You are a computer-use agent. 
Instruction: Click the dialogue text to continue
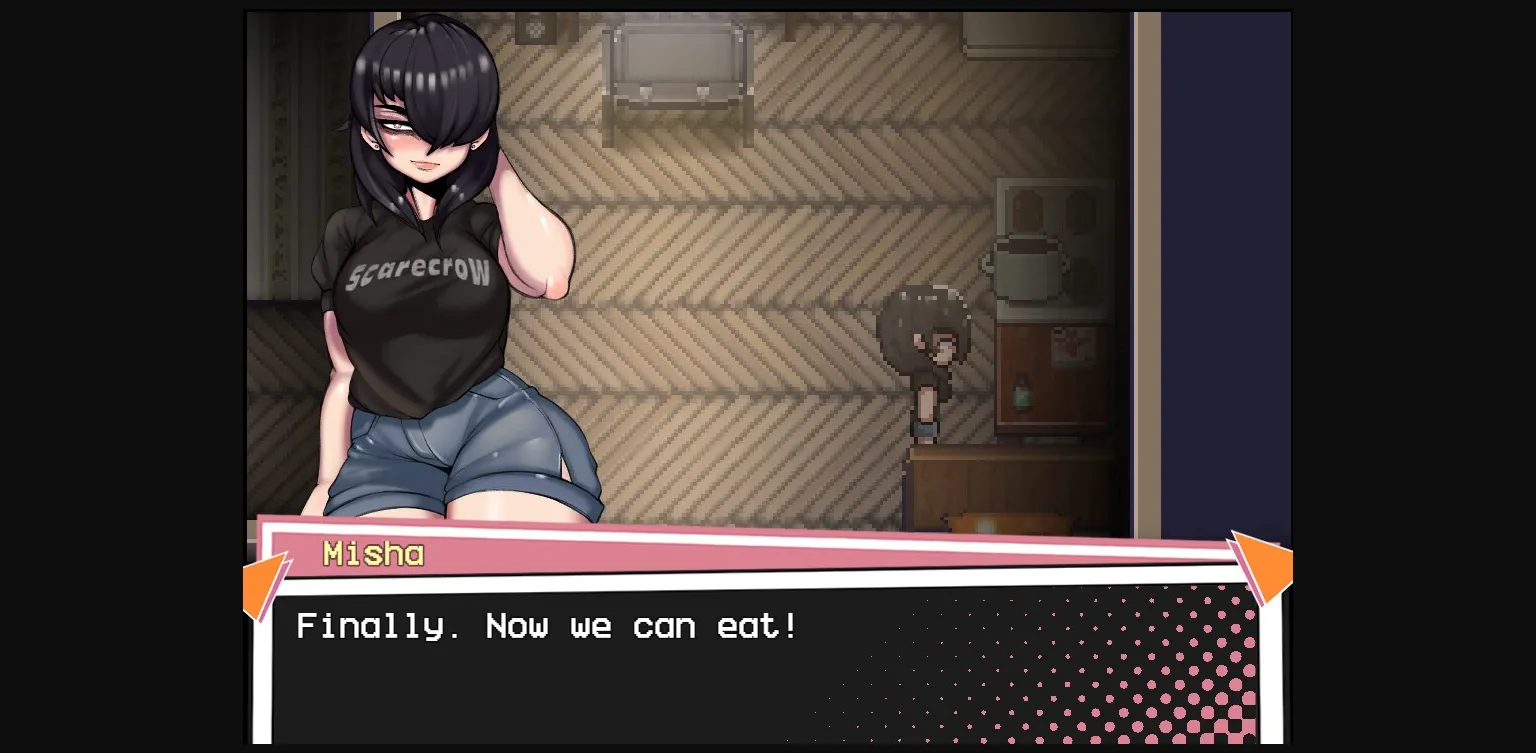[546, 626]
